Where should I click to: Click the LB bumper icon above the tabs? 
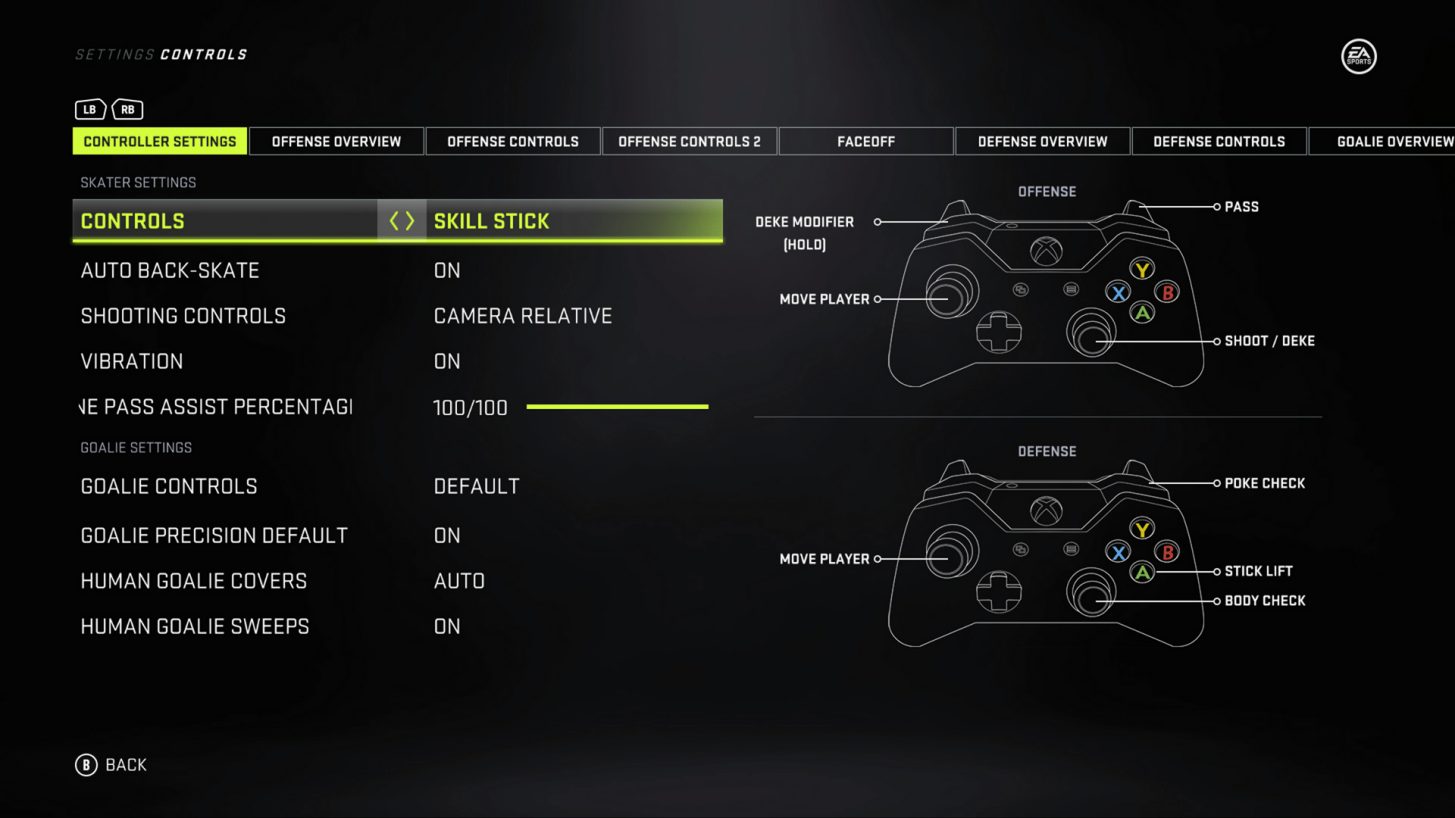(x=89, y=109)
